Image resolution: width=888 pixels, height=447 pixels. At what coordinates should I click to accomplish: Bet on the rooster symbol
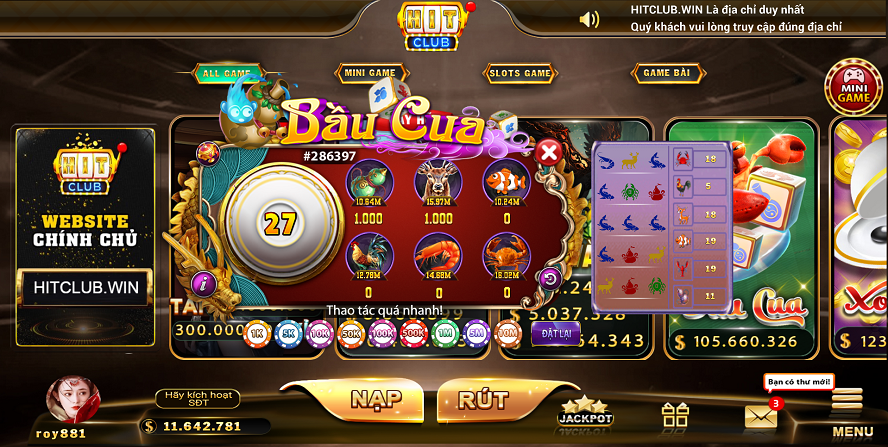point(368,254)
